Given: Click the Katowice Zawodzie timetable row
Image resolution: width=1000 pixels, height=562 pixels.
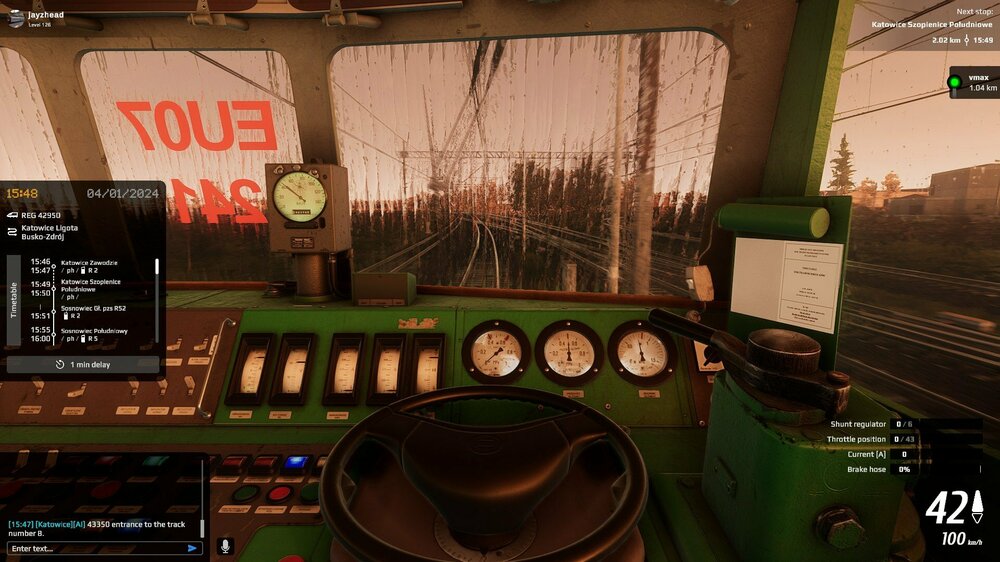Looking at the screenshot, I should [90, 266].
